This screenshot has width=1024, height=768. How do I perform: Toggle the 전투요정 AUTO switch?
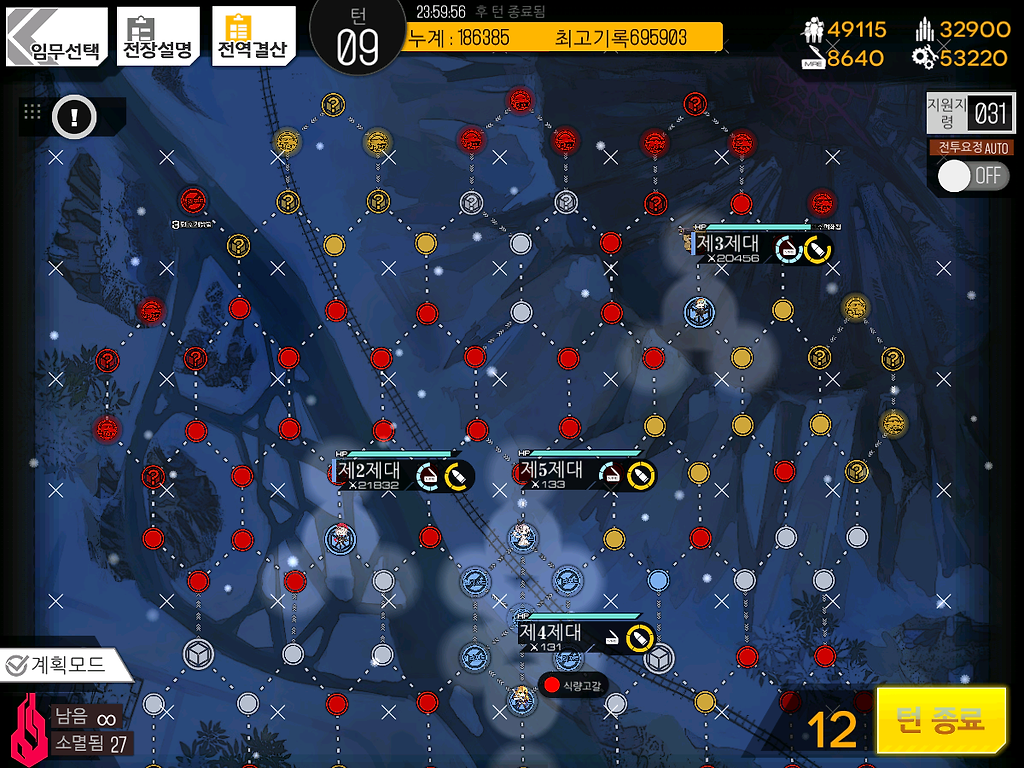coord(972,176)
